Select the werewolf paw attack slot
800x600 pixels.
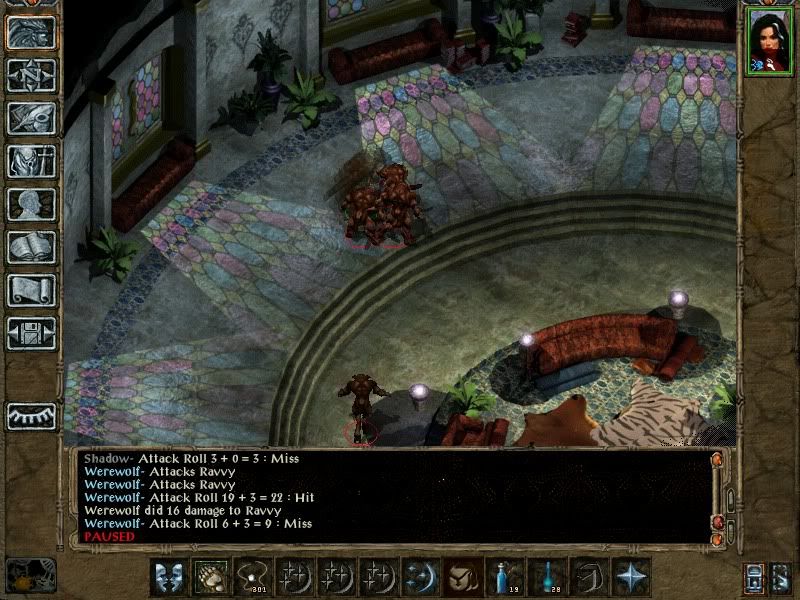[208, 577]
